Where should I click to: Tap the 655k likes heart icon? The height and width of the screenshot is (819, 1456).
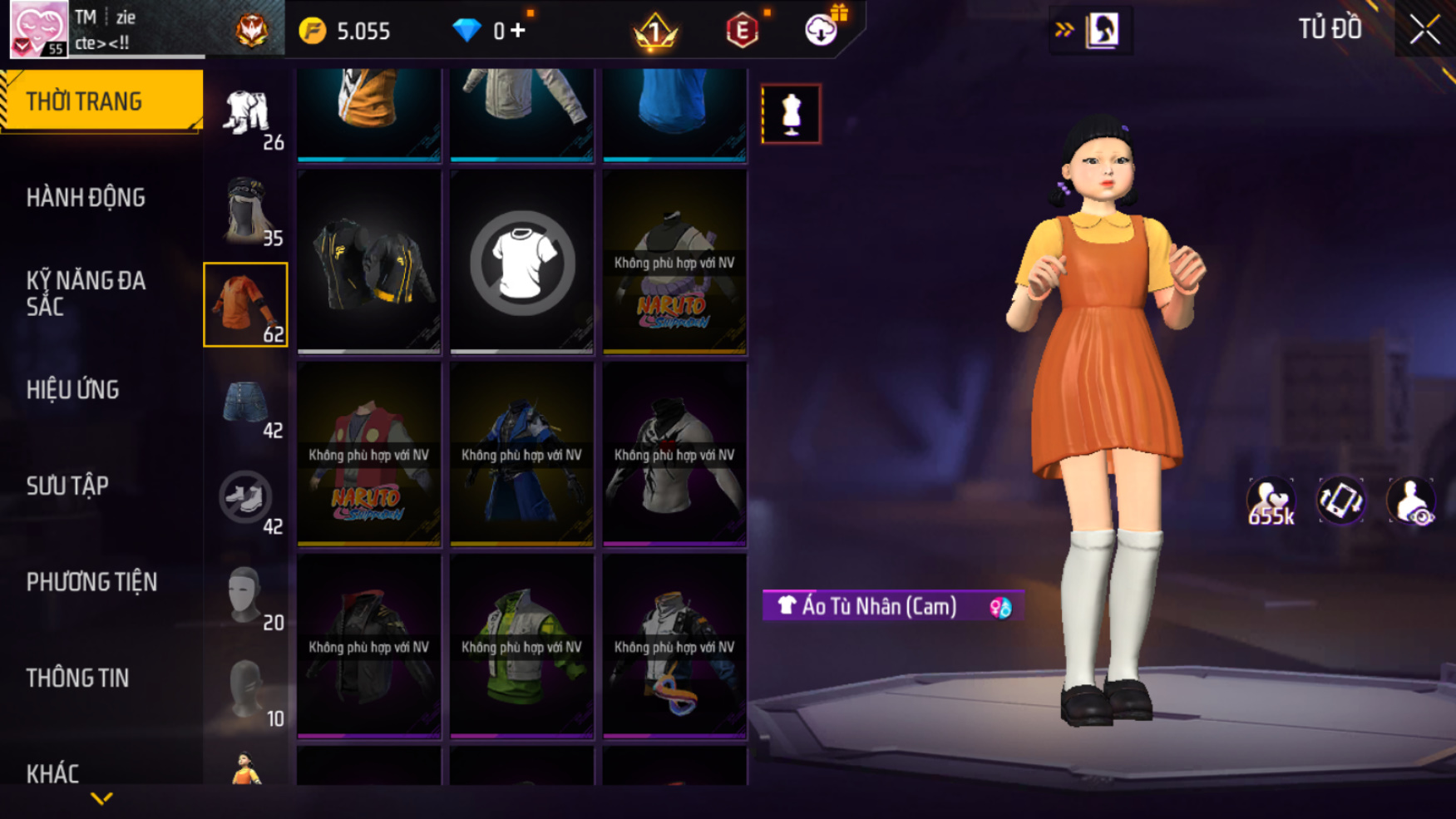point(1271,502)
